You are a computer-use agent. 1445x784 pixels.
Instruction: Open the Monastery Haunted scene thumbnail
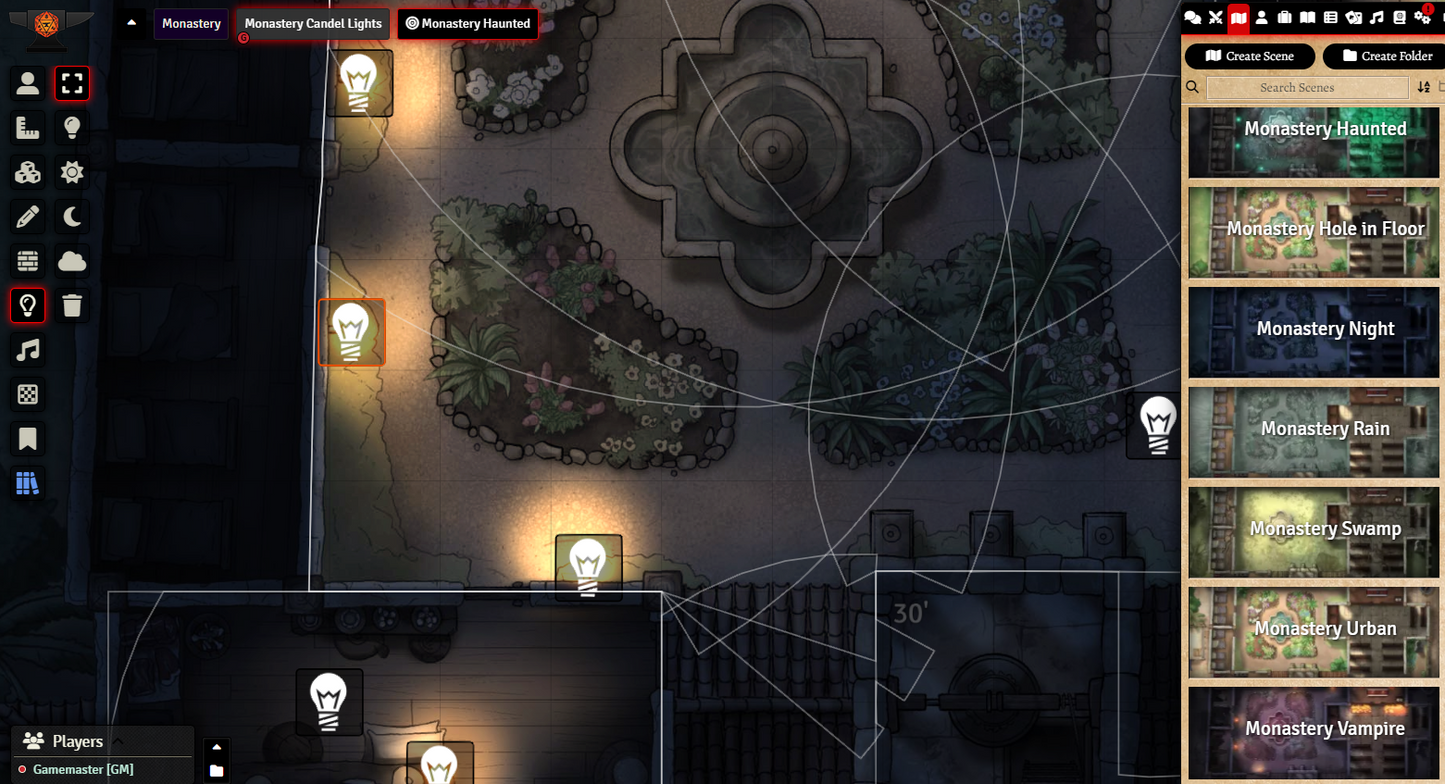[x=1313, y=143]
